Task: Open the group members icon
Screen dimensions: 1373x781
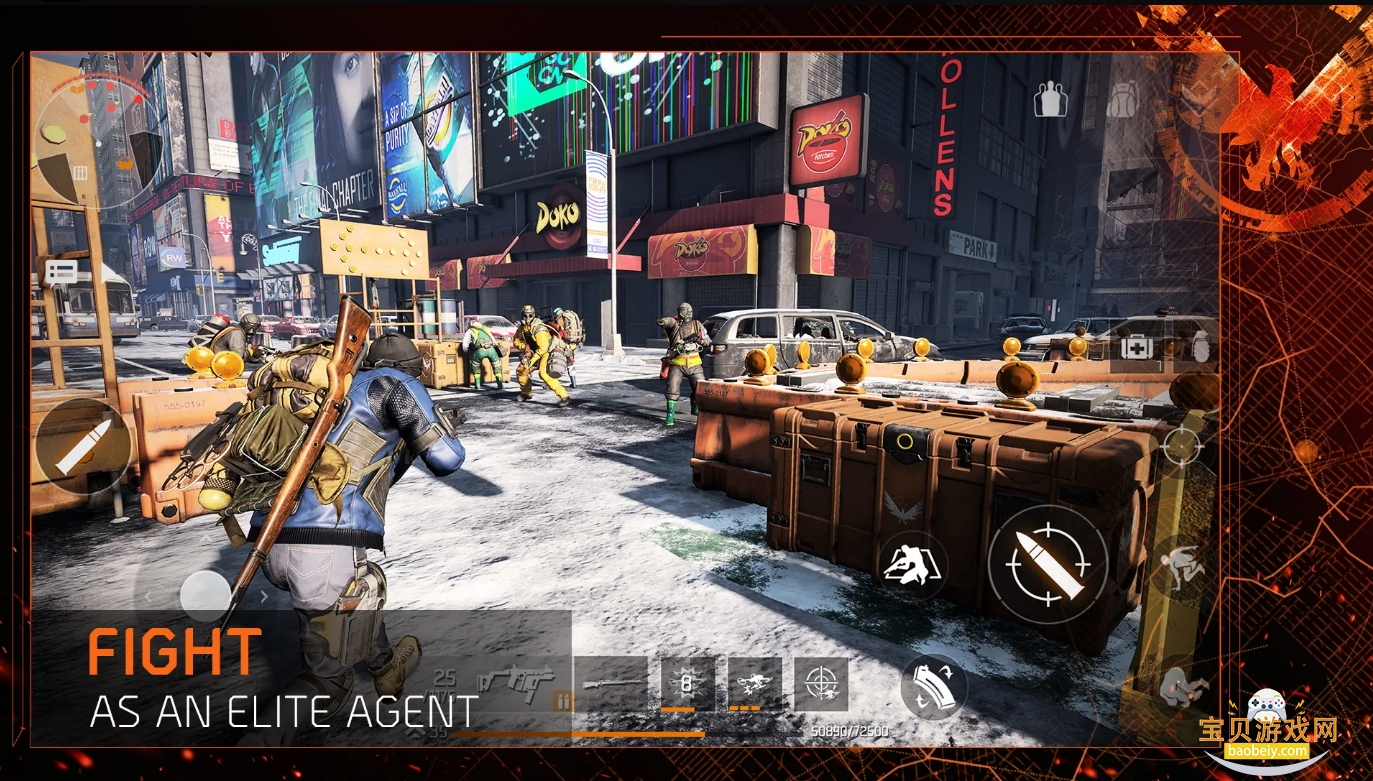Action: click(1050, 99)
